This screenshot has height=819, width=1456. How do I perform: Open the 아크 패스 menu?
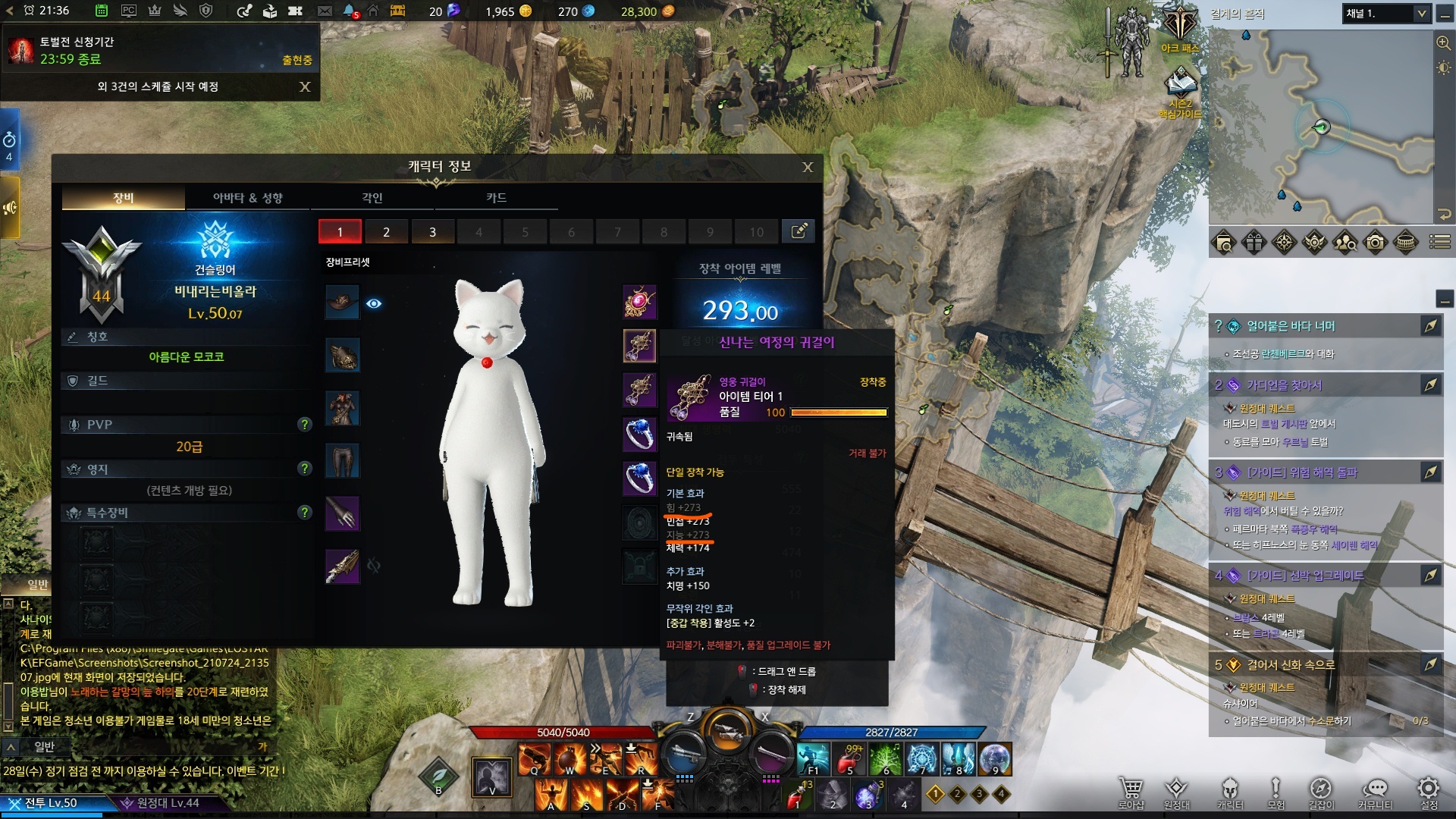pyautogui.click(x=1180, y=30)
